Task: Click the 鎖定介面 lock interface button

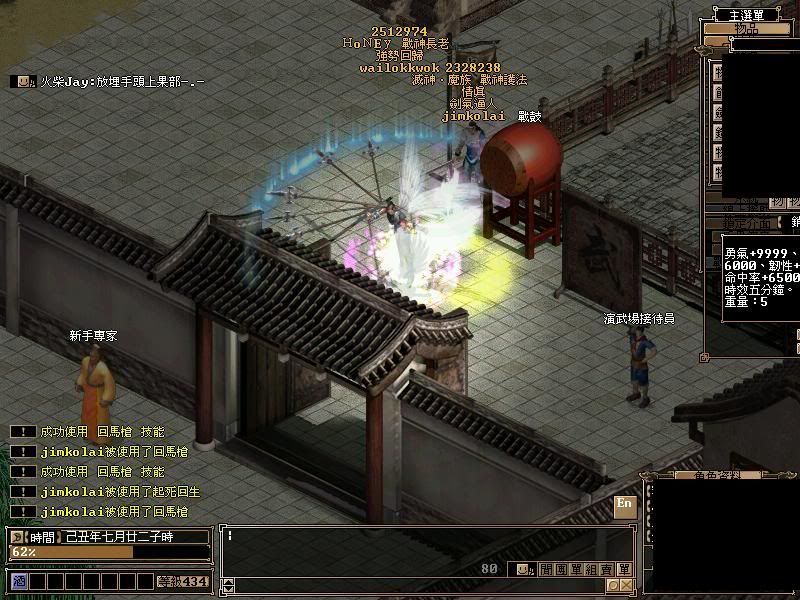Action: tap(745, 221)
